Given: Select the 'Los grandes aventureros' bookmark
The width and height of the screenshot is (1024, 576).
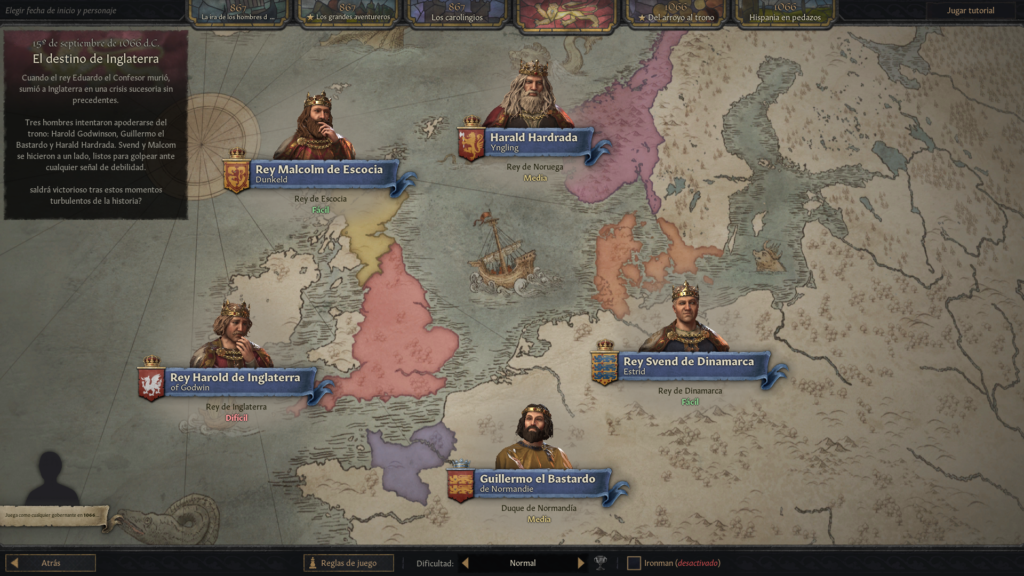Looking at the screenshot, I should tap(348, 12).
